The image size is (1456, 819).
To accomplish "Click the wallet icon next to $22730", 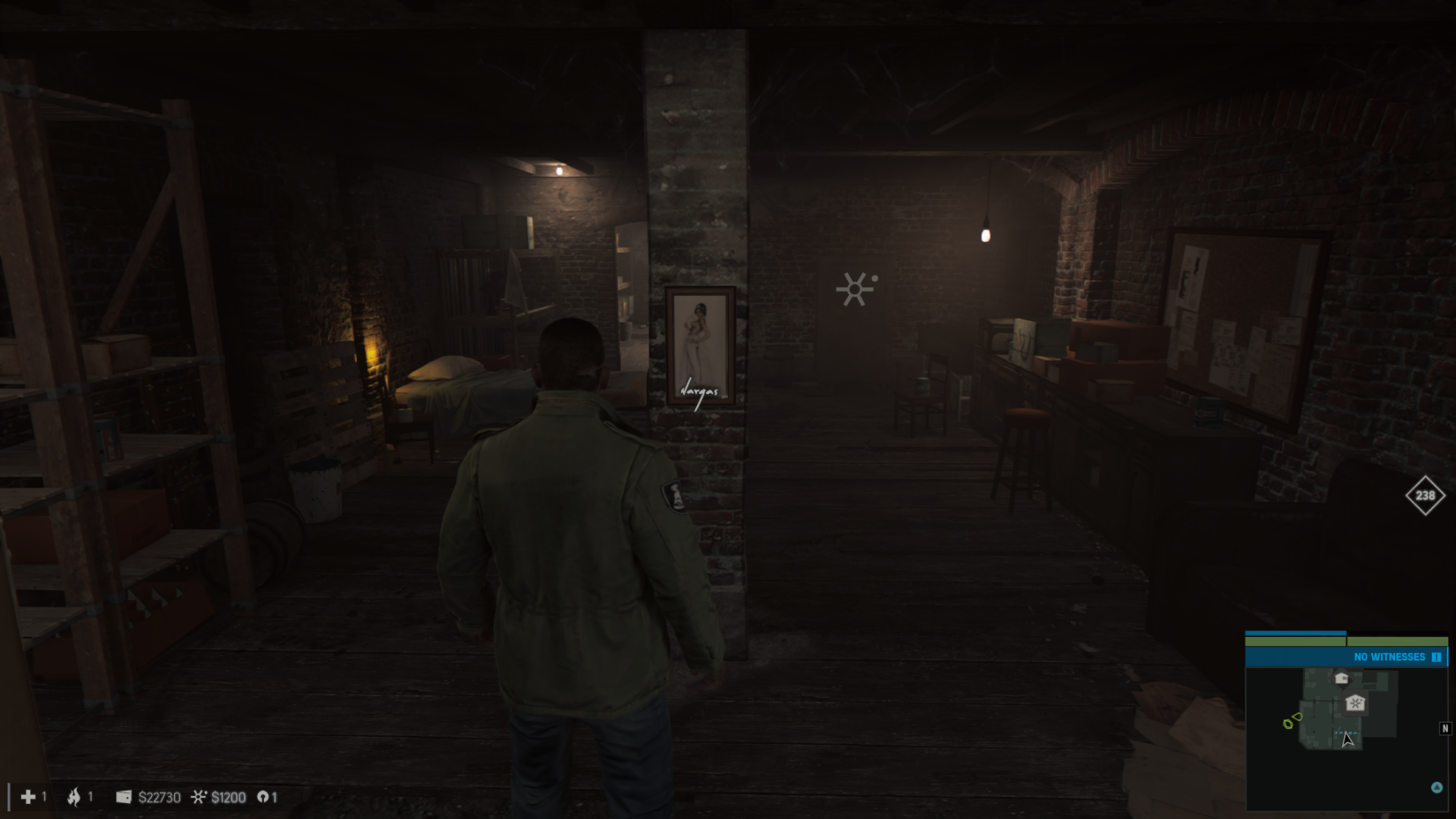I will point(124,796).
